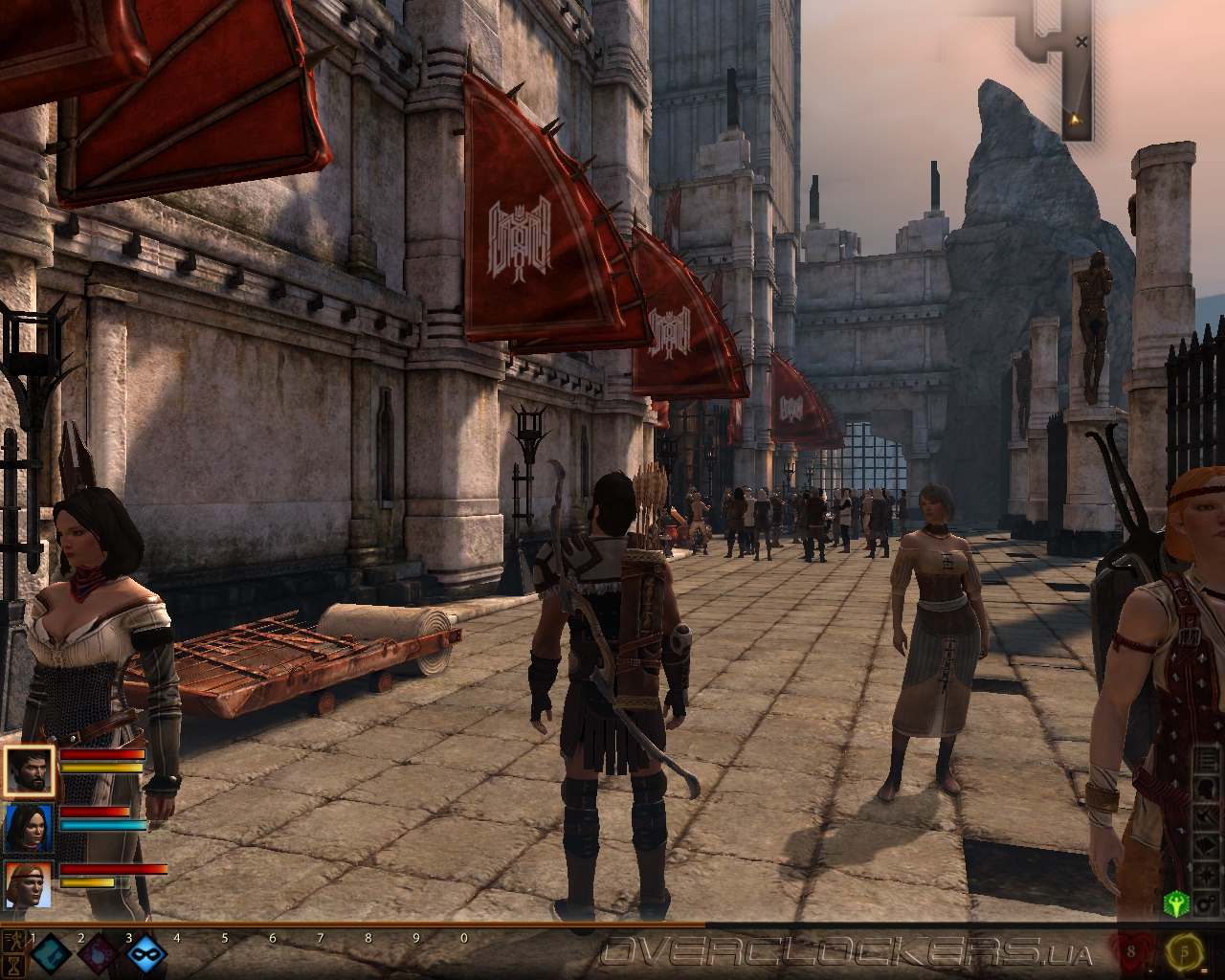Viewport: 1225px width, 980px height.
Task: Select the bearded male party leader portrait
Action: point(28,770)
